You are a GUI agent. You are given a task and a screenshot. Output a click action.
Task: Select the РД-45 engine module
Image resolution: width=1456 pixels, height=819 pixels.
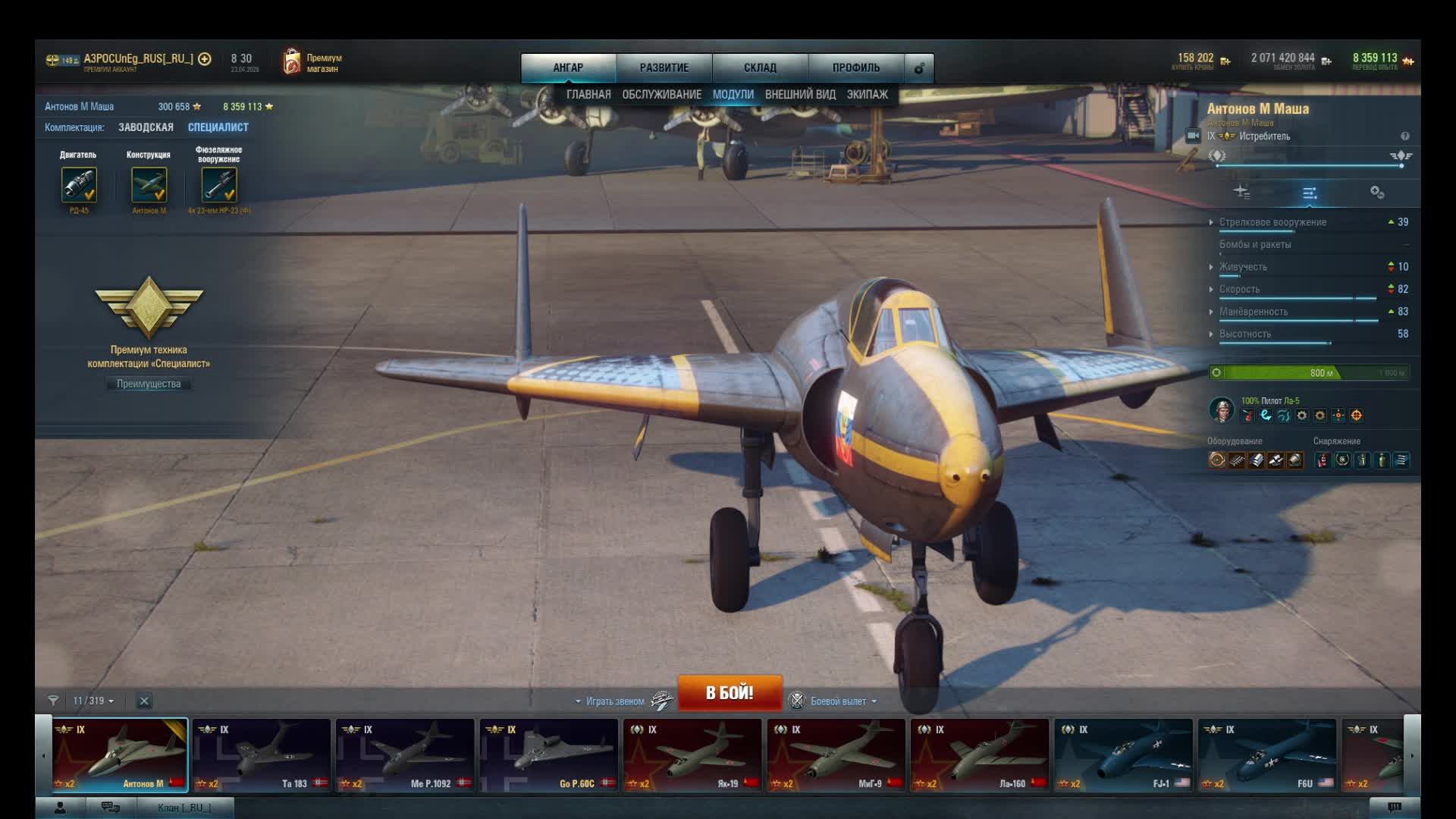[x=79, y=185]
